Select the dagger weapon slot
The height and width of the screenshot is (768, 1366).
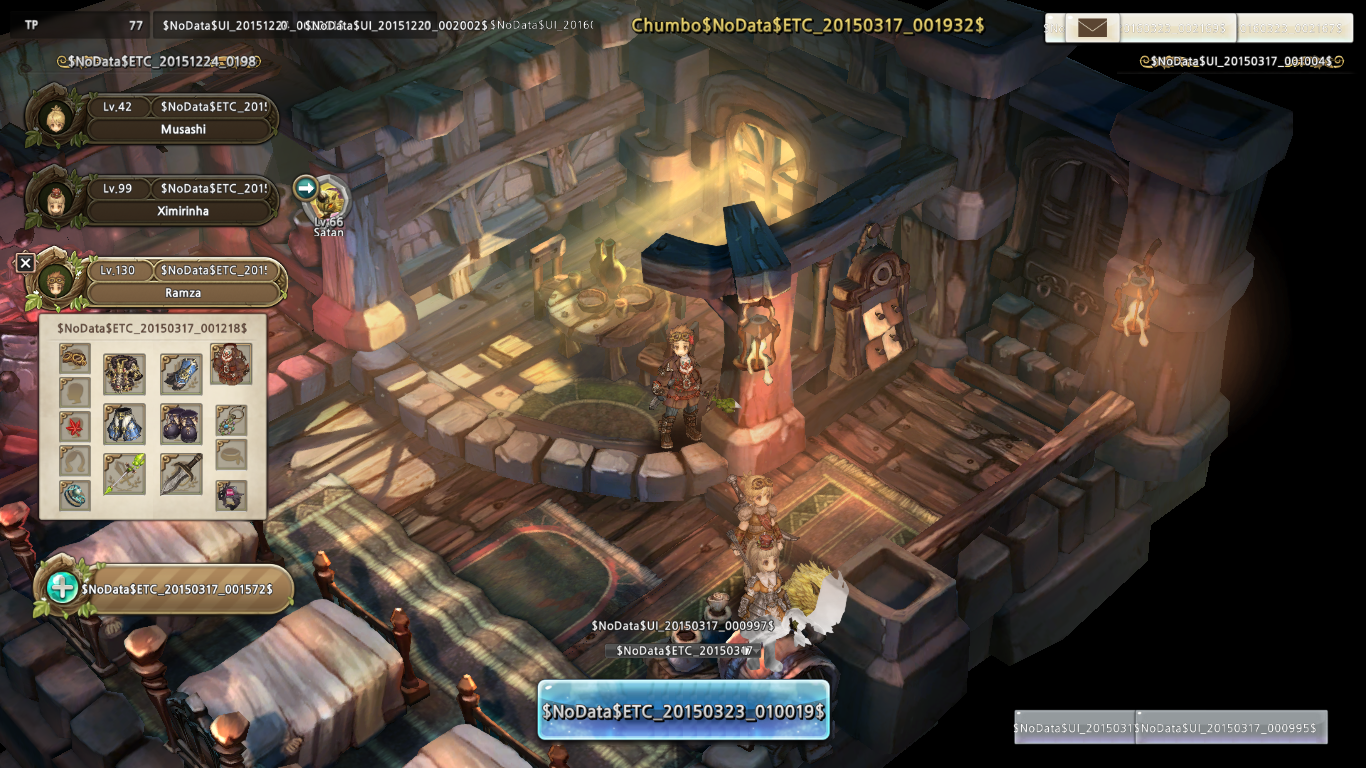point(181,474)
